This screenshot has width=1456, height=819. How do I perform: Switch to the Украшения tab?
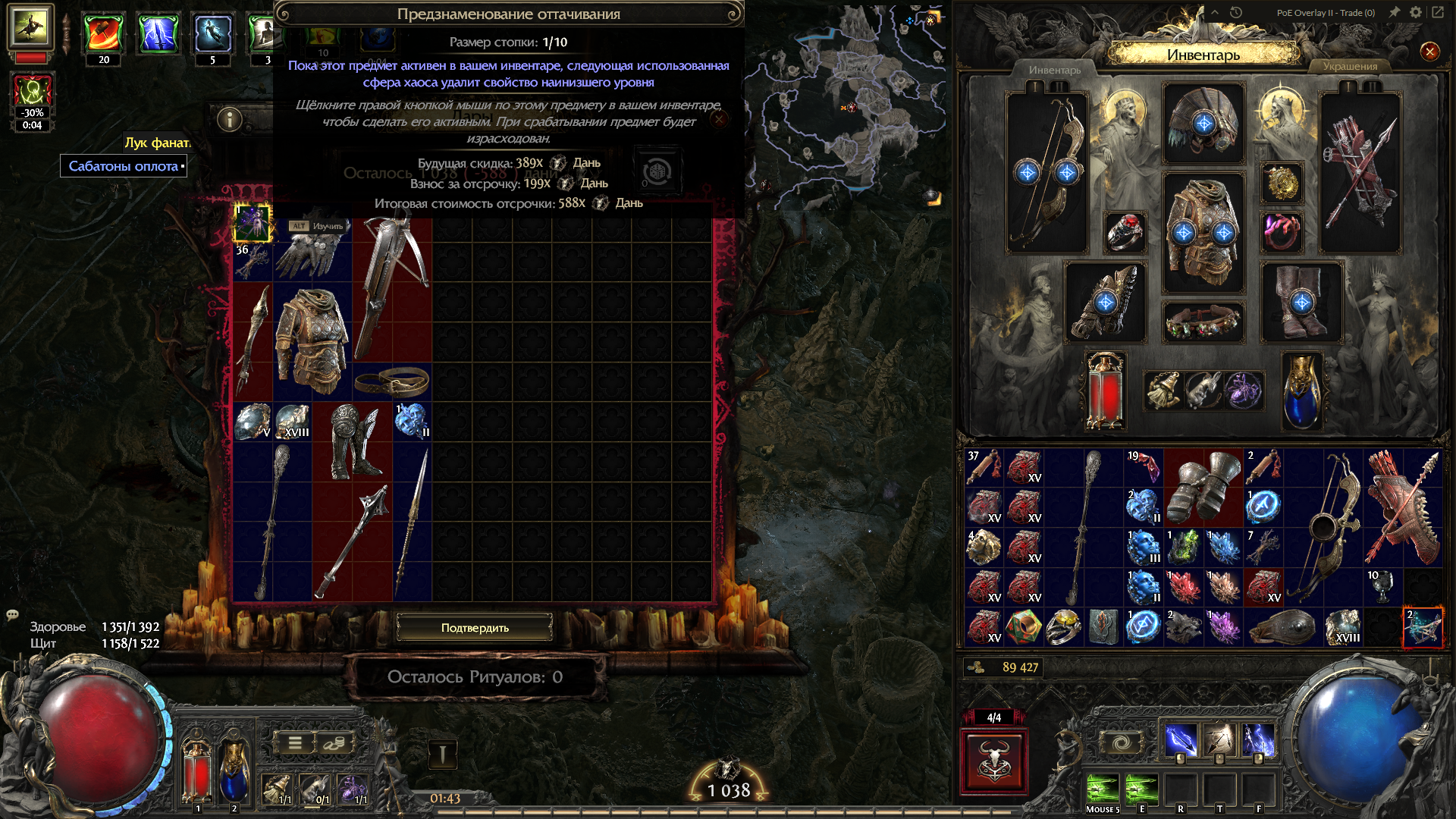point(1350,67)
